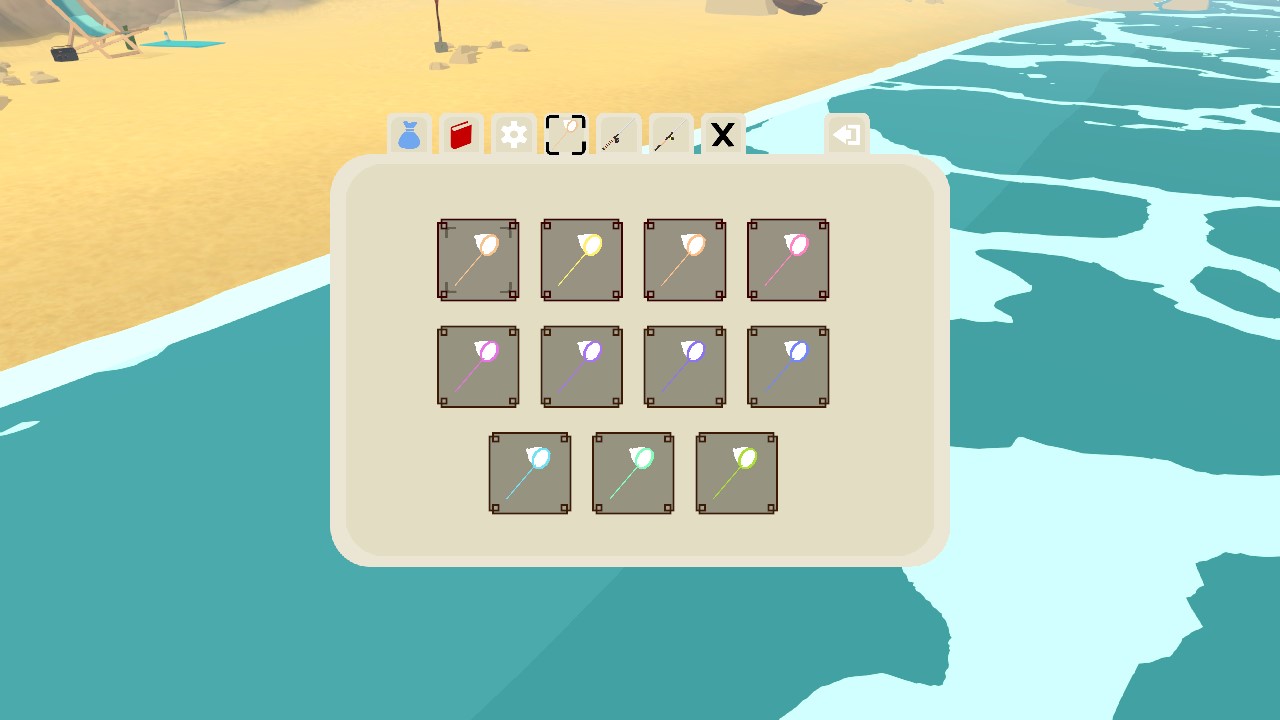
Task: Select the second fishing rod icon
Action: 669,136
